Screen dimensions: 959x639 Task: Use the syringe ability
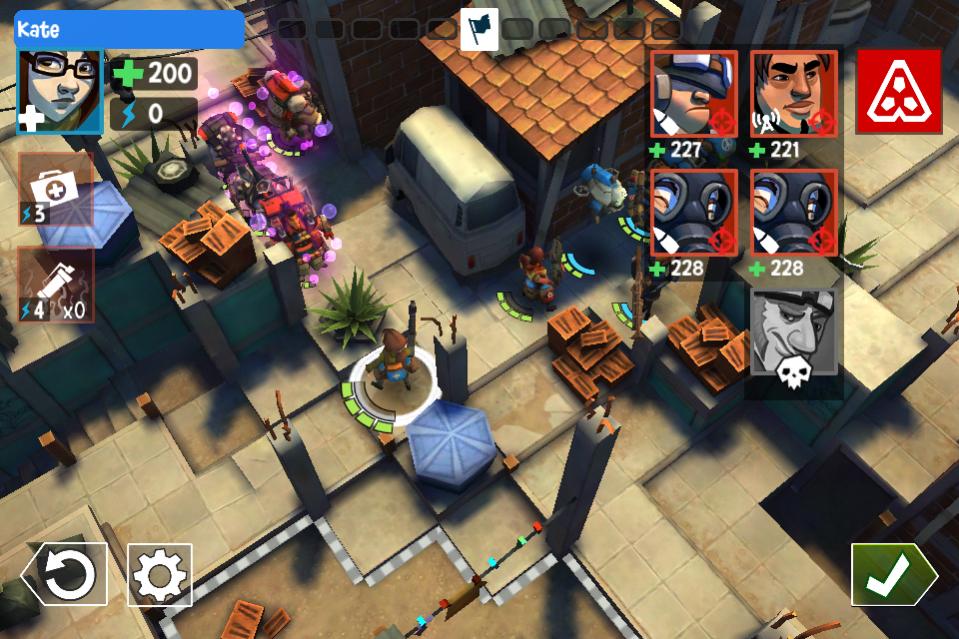click(x=56, y=285)
